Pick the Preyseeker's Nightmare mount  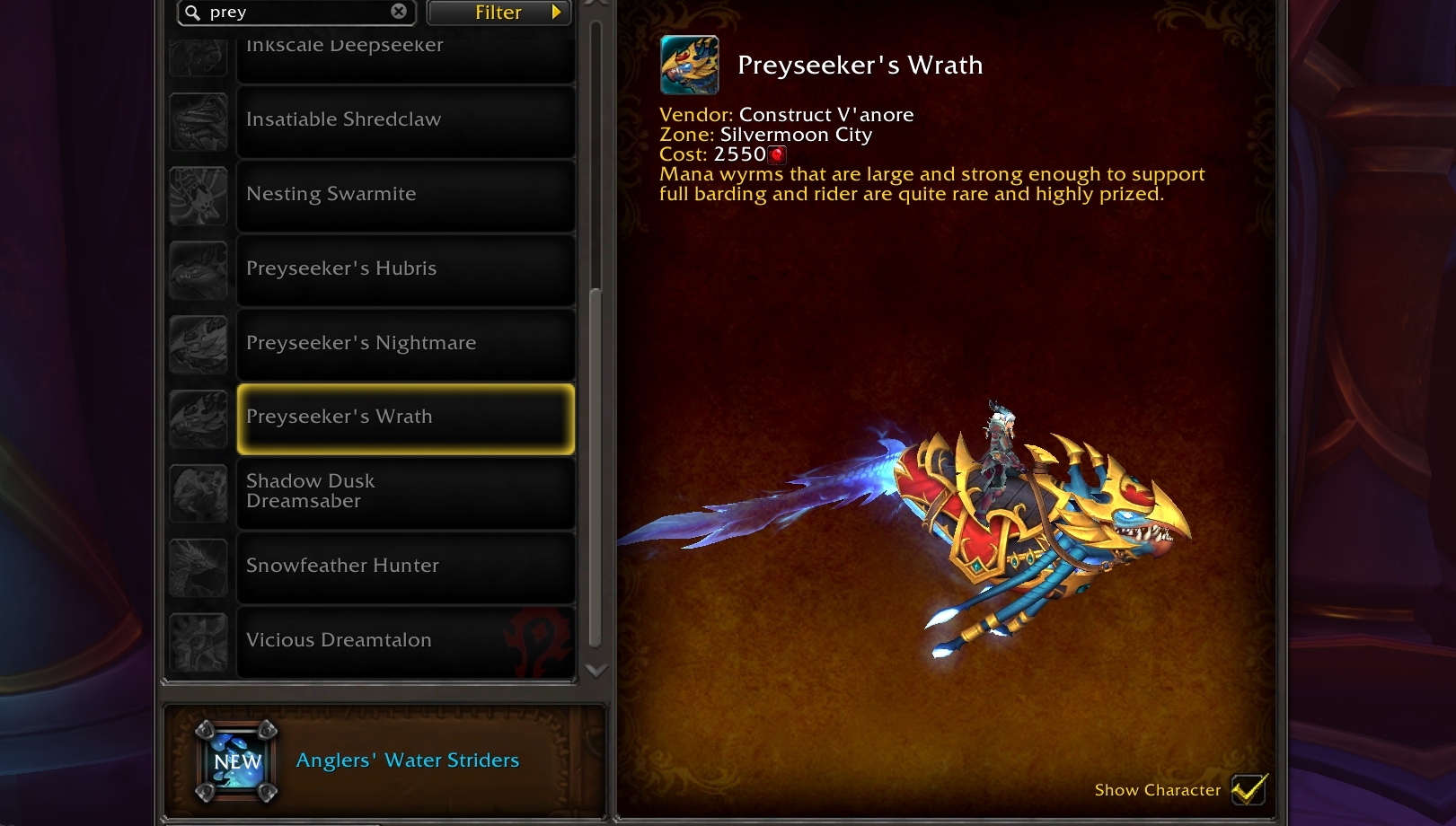tap(405, 344)
